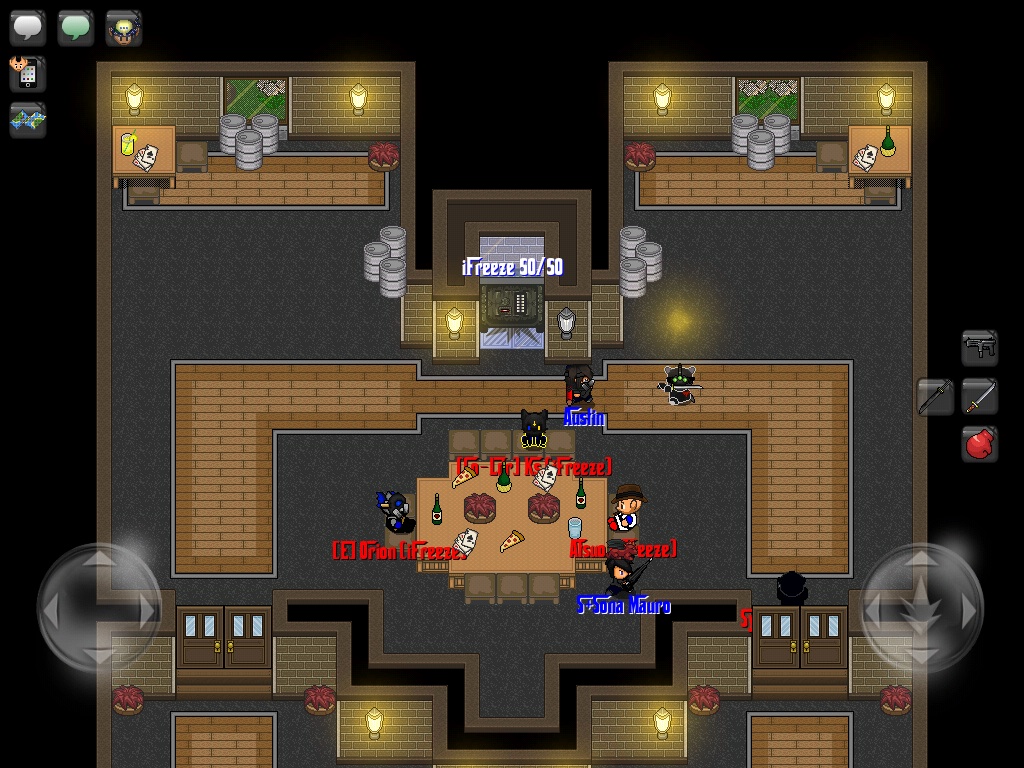The width and height of the screenshot is (1024, 768).
Task: Open the smartphone menu icon
Action: 26,73
